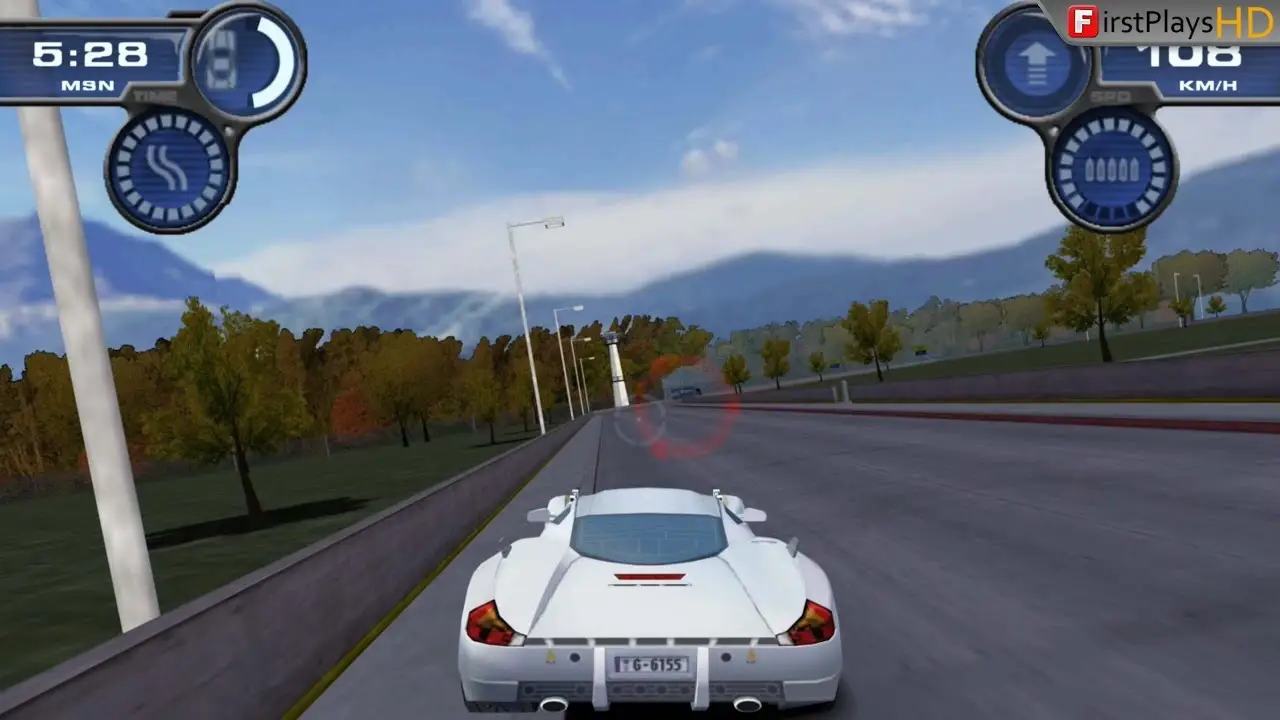Click the car status gauge icon

pos(246,62)
